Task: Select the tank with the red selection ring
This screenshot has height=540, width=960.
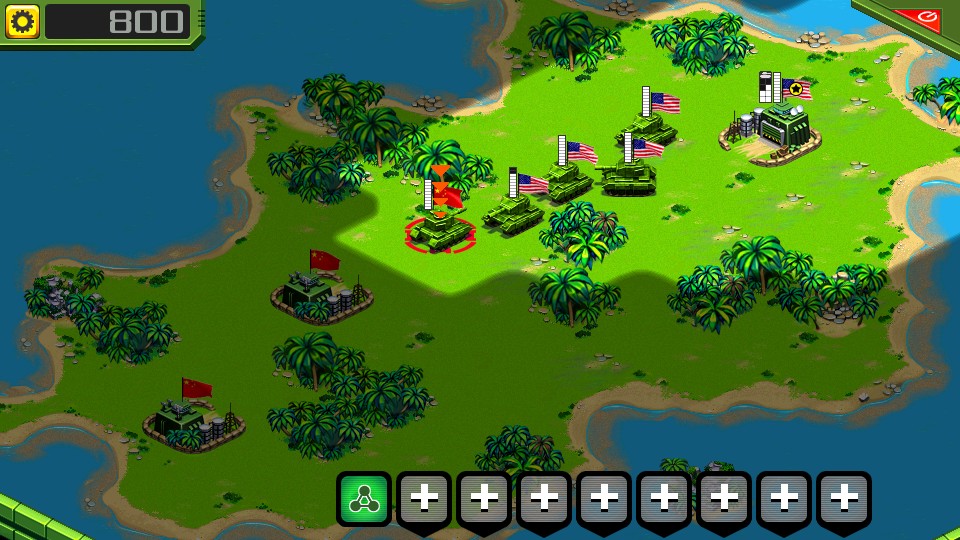Action: click(x=440, y=229)
